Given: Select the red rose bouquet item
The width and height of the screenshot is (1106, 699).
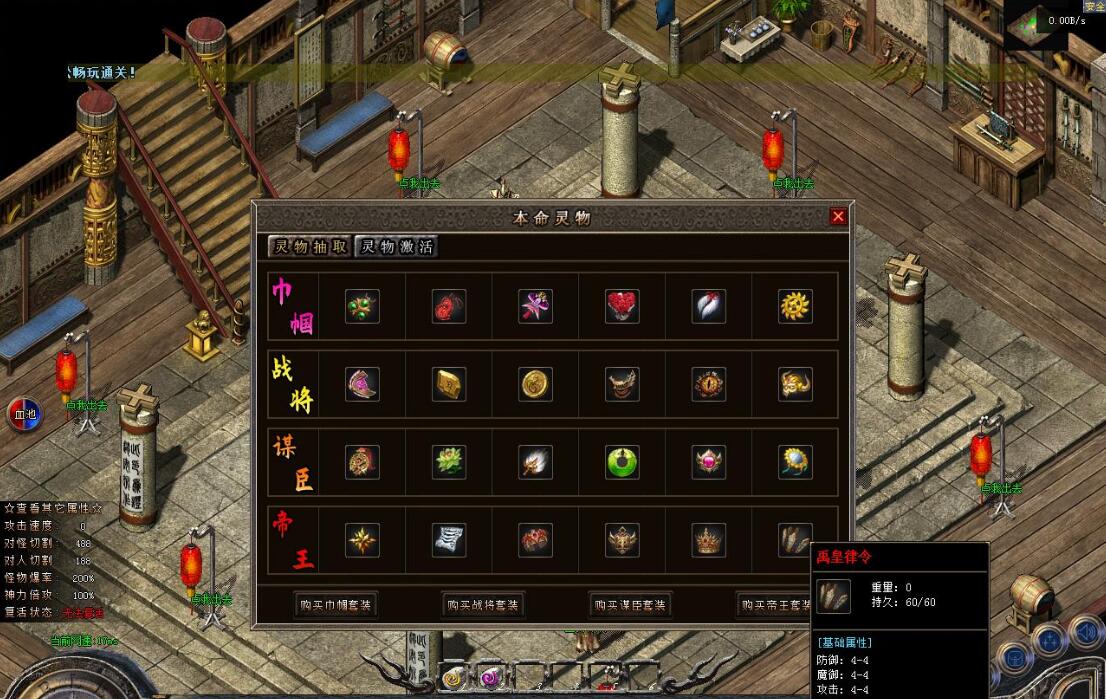Looking at the screenshot, I should pyautogui.click(x=622, y=307).
